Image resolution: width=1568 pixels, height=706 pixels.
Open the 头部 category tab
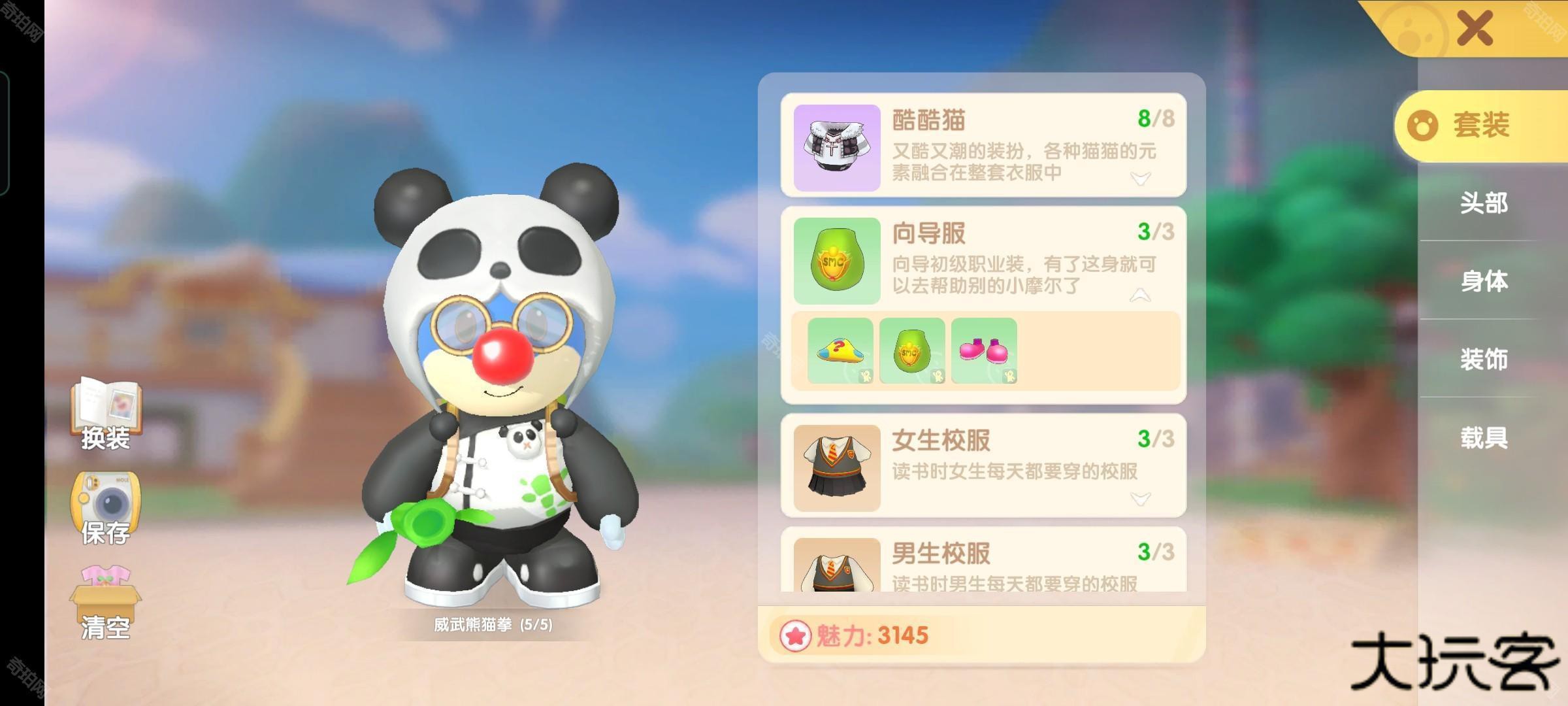pyautogui.click(x=1484, y=203)
